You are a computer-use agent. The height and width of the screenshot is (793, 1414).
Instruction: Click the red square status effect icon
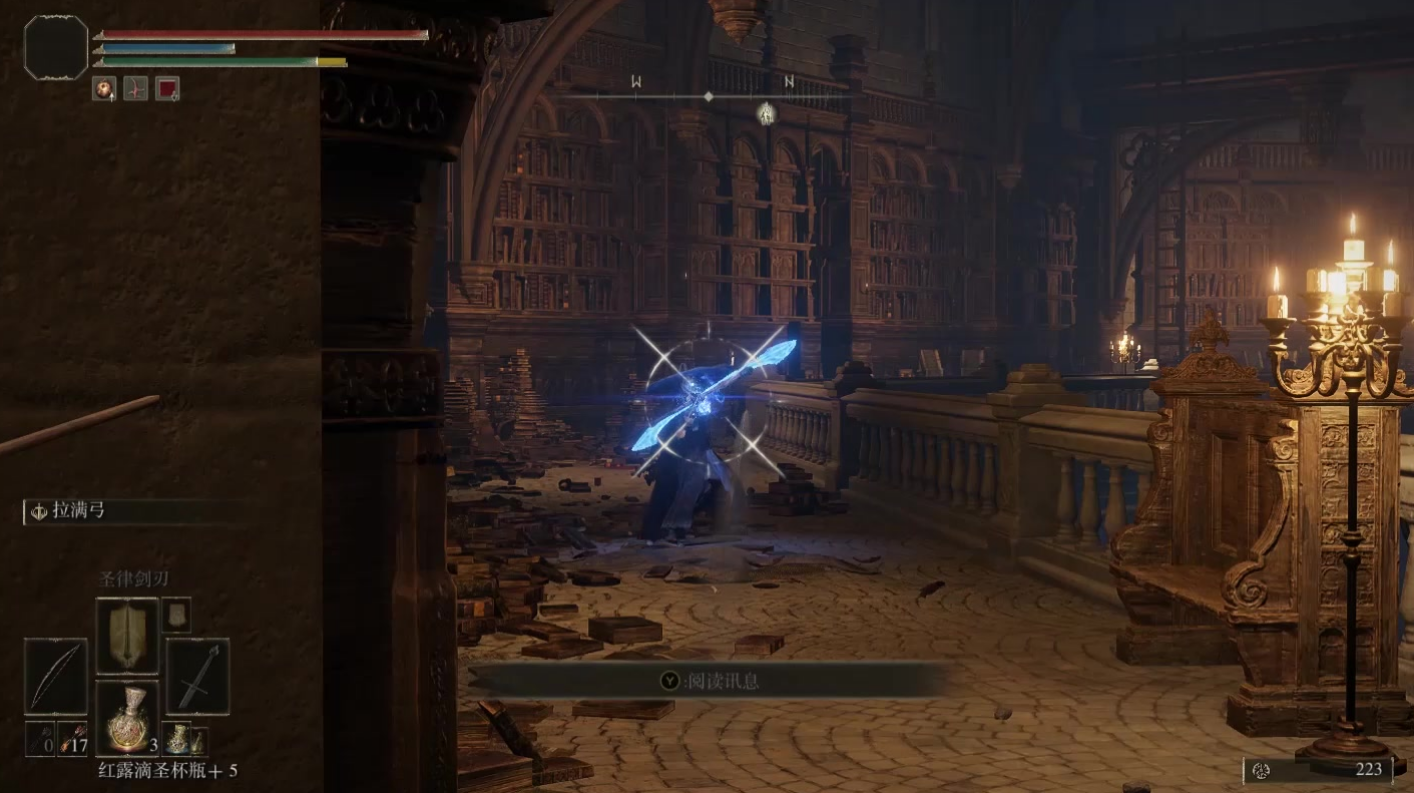(167, 88)
